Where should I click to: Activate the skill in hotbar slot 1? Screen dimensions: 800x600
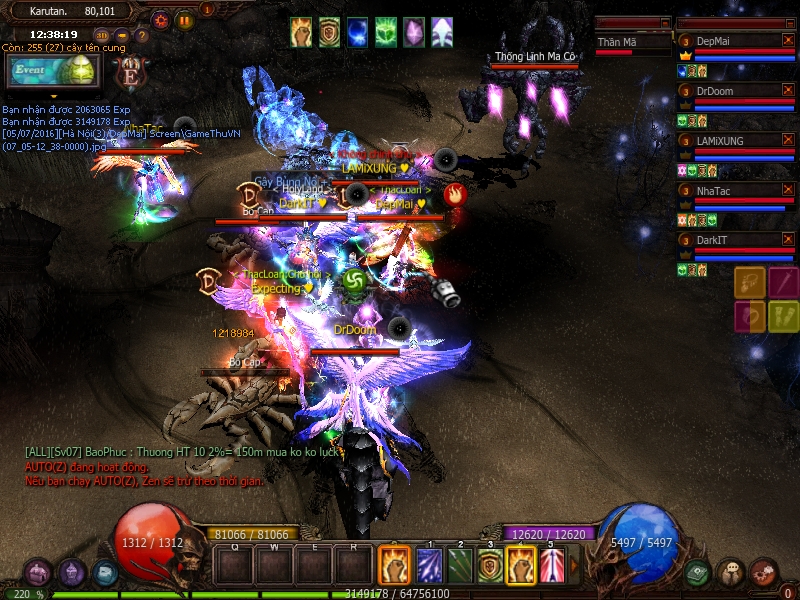coord(429,566)
